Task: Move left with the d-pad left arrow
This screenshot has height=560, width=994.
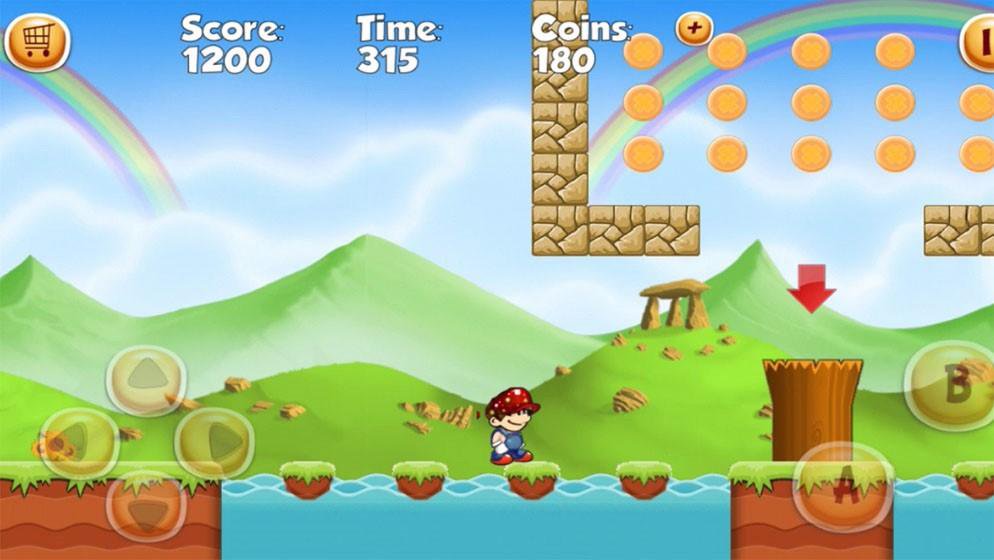Action: 77,441
